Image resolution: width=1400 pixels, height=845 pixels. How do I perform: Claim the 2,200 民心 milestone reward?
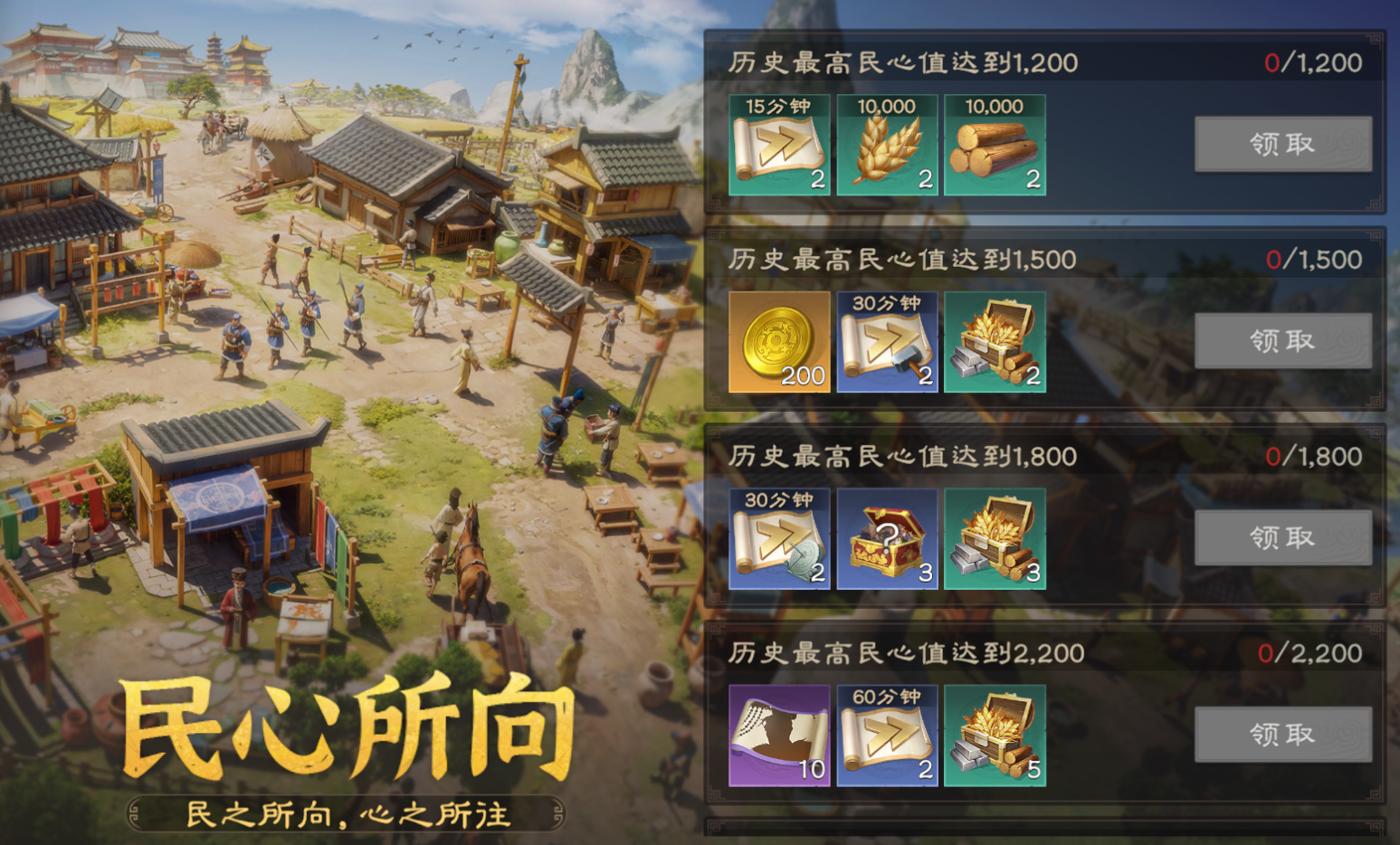1282,734
